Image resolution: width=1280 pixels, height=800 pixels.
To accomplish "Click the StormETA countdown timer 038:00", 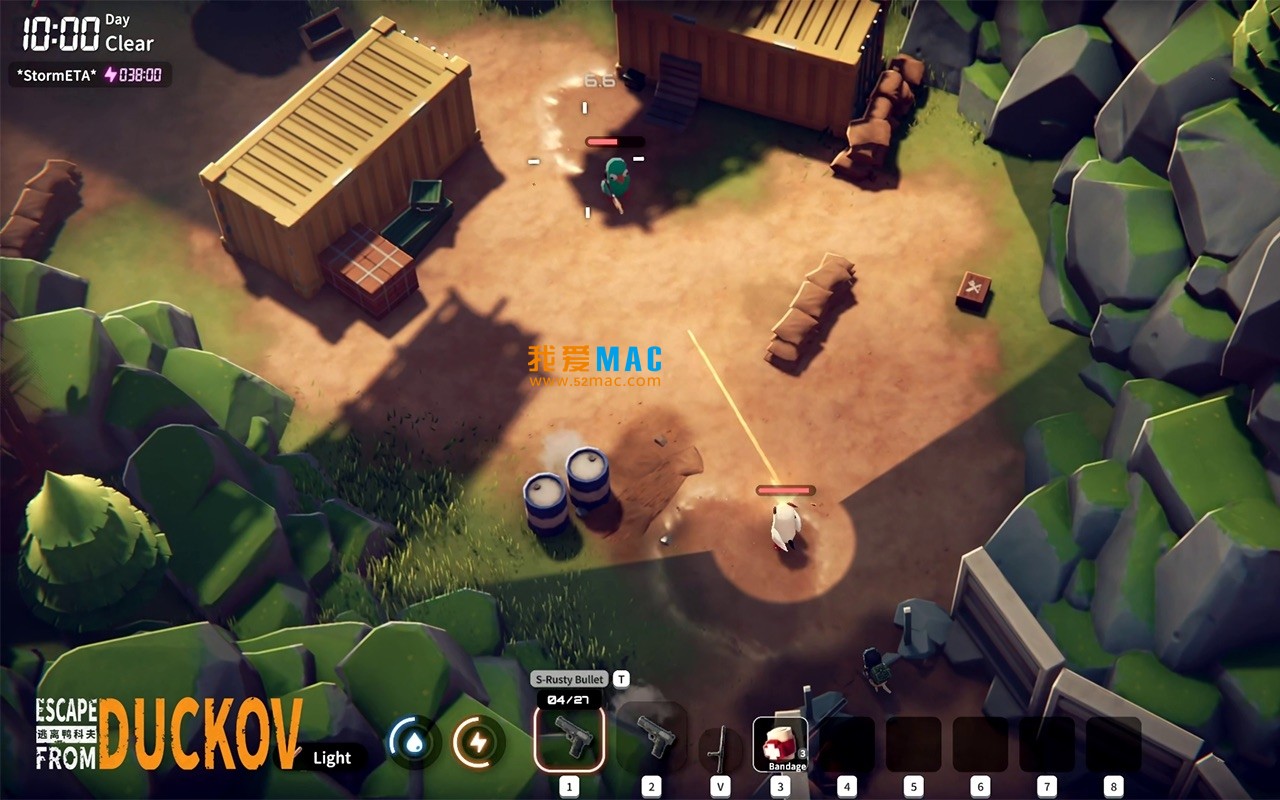I will (x=143, y=74).
